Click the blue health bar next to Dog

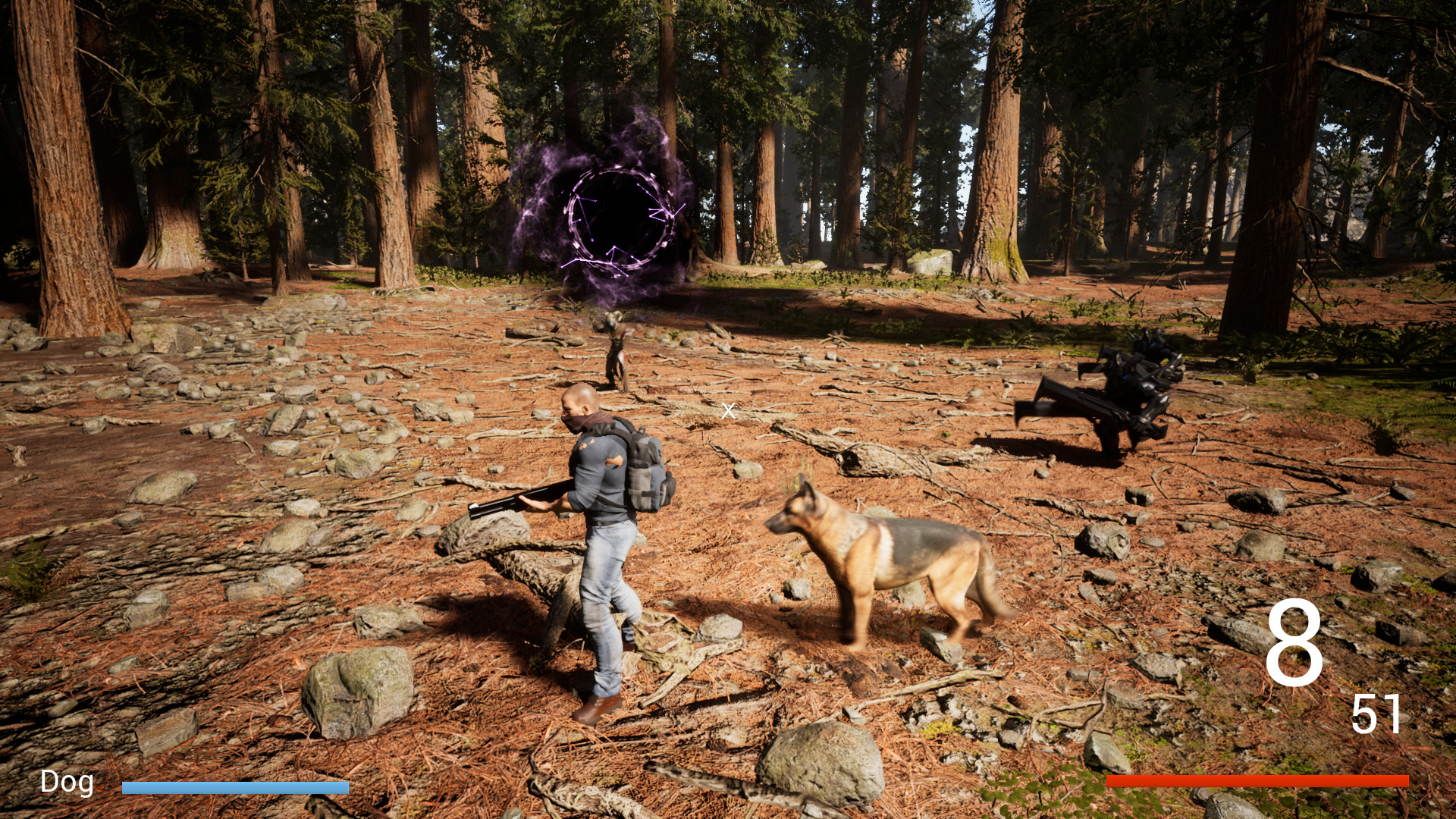tap(235, 787)
